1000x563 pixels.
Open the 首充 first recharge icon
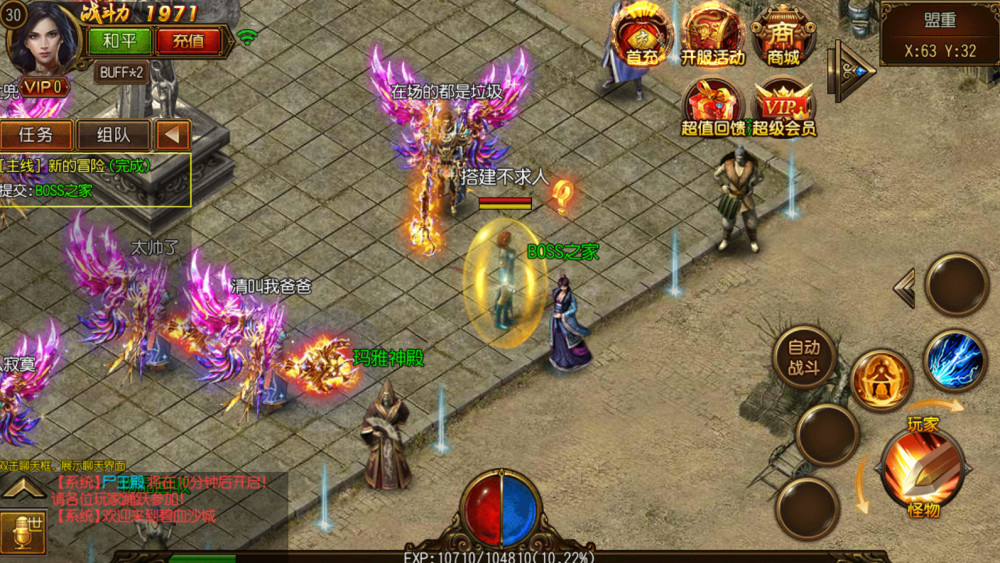[x=641, y=36]
